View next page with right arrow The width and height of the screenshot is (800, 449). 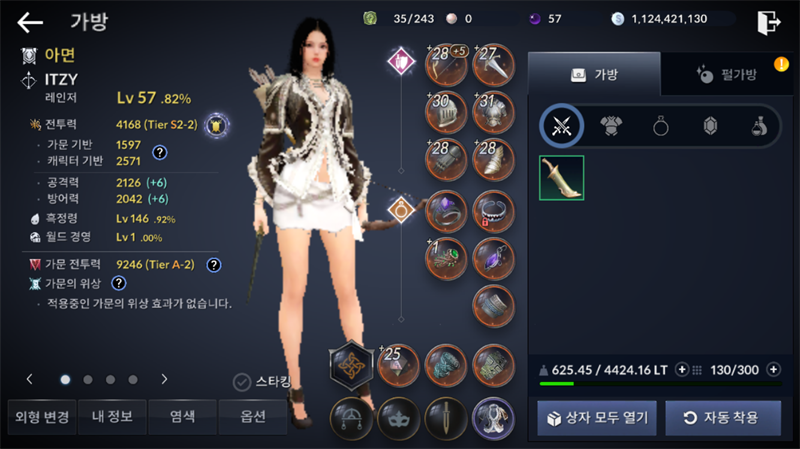point(164,380)
